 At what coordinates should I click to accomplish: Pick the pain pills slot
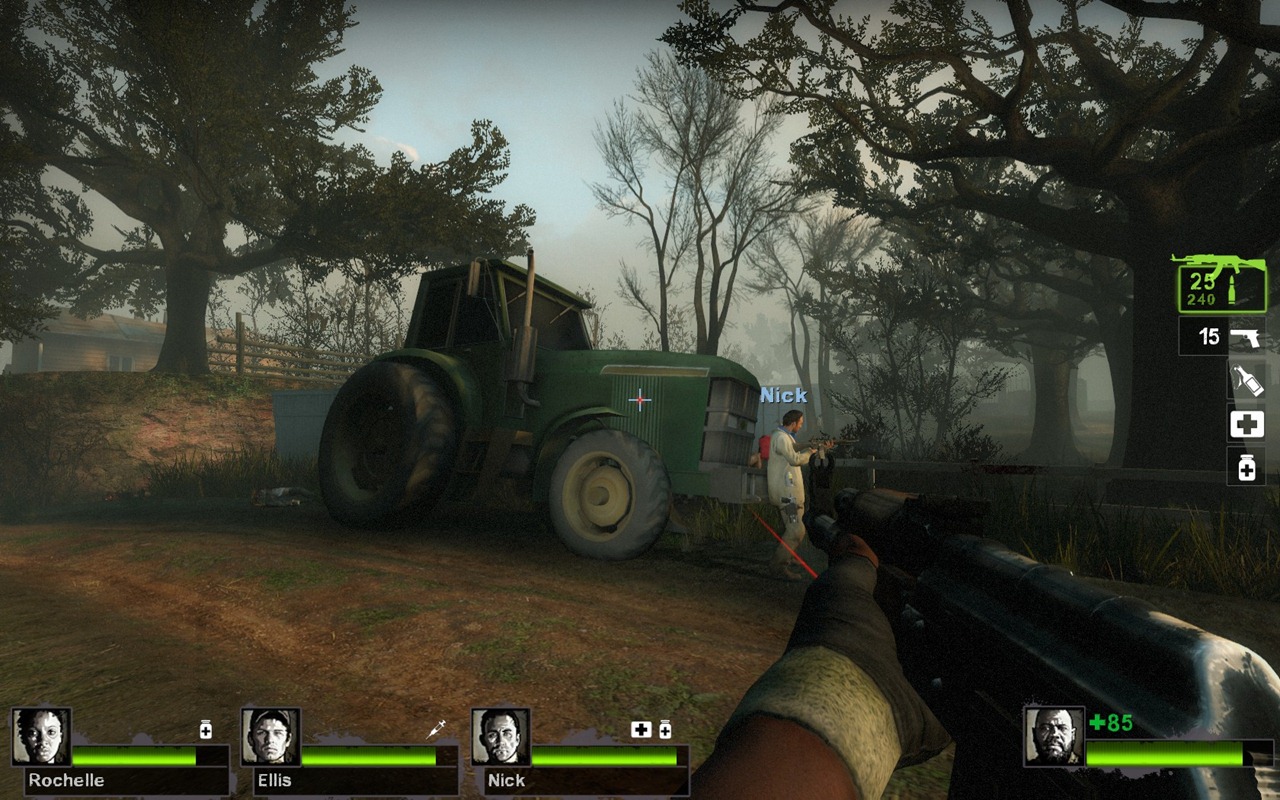[1246, 466]
